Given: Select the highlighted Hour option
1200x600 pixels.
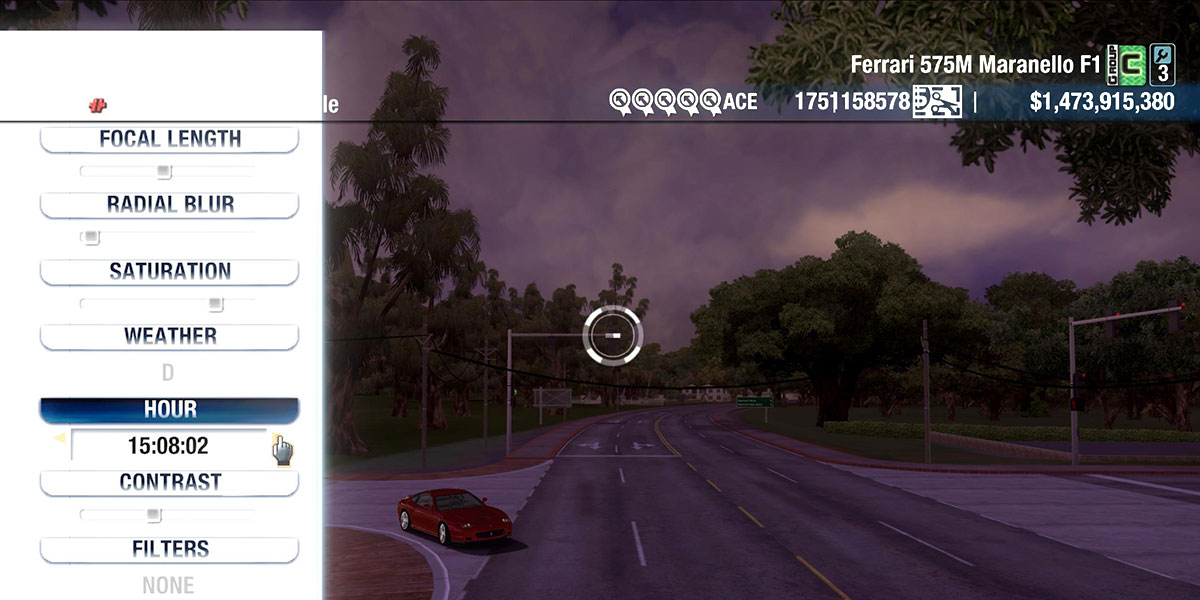Looking at the screenshot, I should (x=169, y=410).
